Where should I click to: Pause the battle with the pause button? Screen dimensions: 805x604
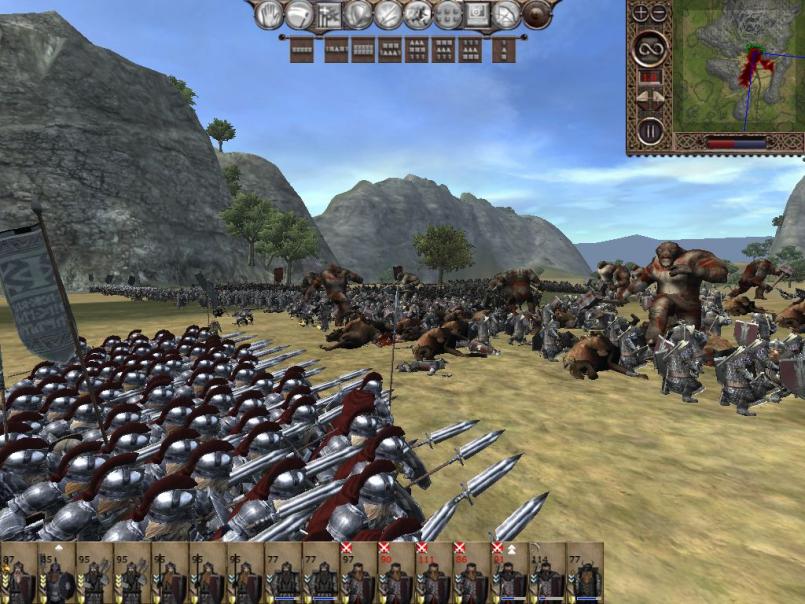[x=651, y=129]
